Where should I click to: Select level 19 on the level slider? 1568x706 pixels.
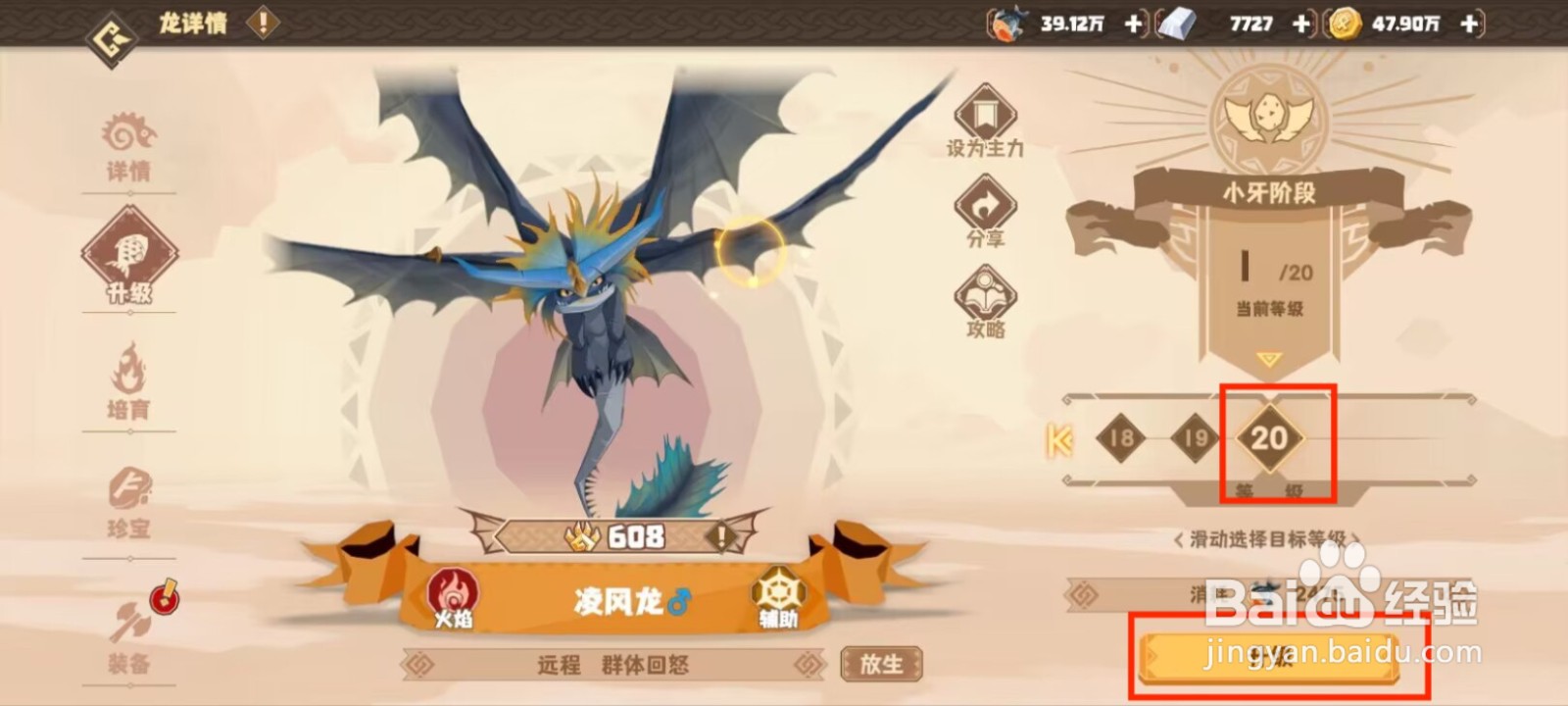click(1198, 440)
